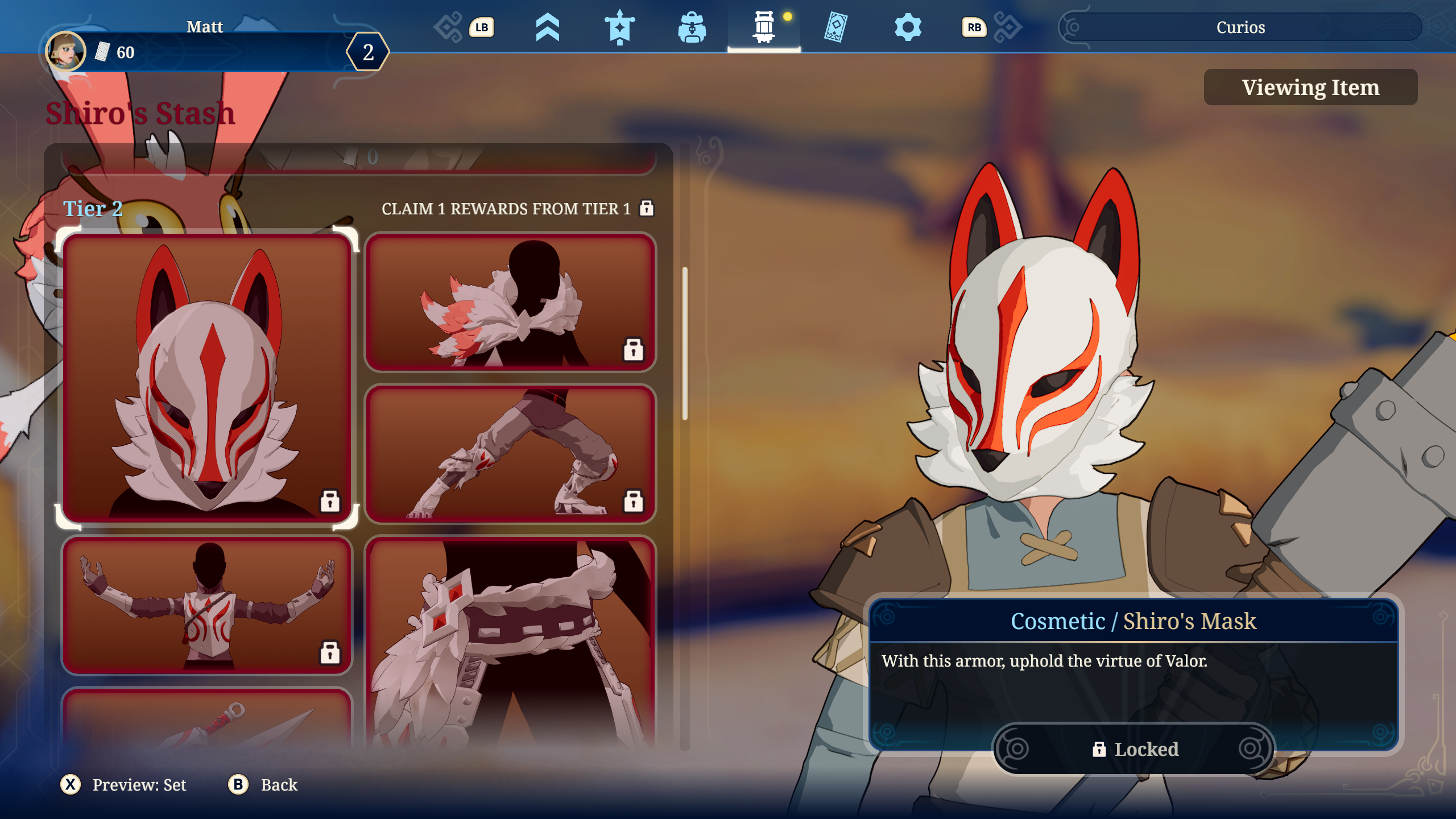Open the cards tab
This screenshot has height=819, width=1456.
[835, 27]
